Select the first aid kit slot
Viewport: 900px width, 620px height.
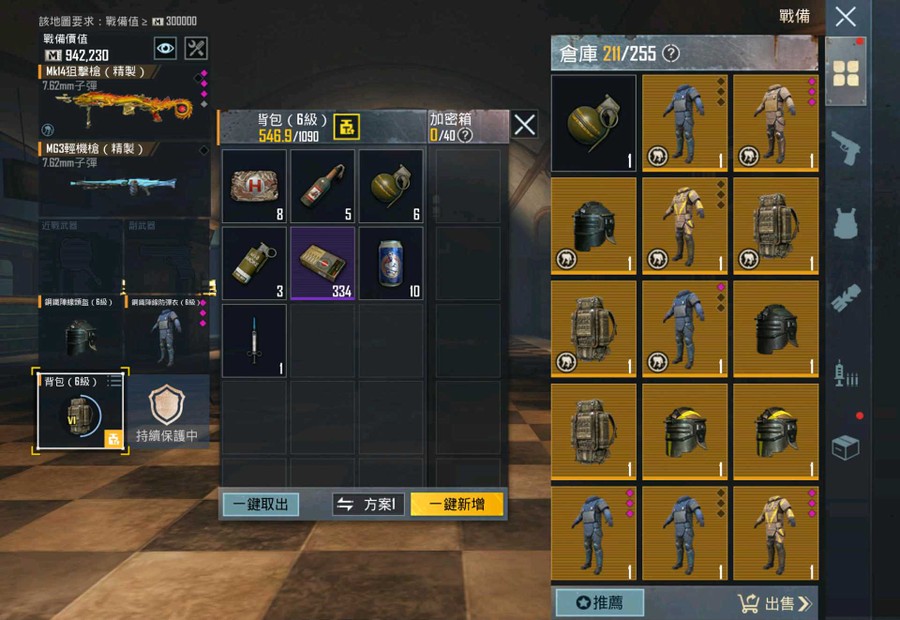pos(254,186)
